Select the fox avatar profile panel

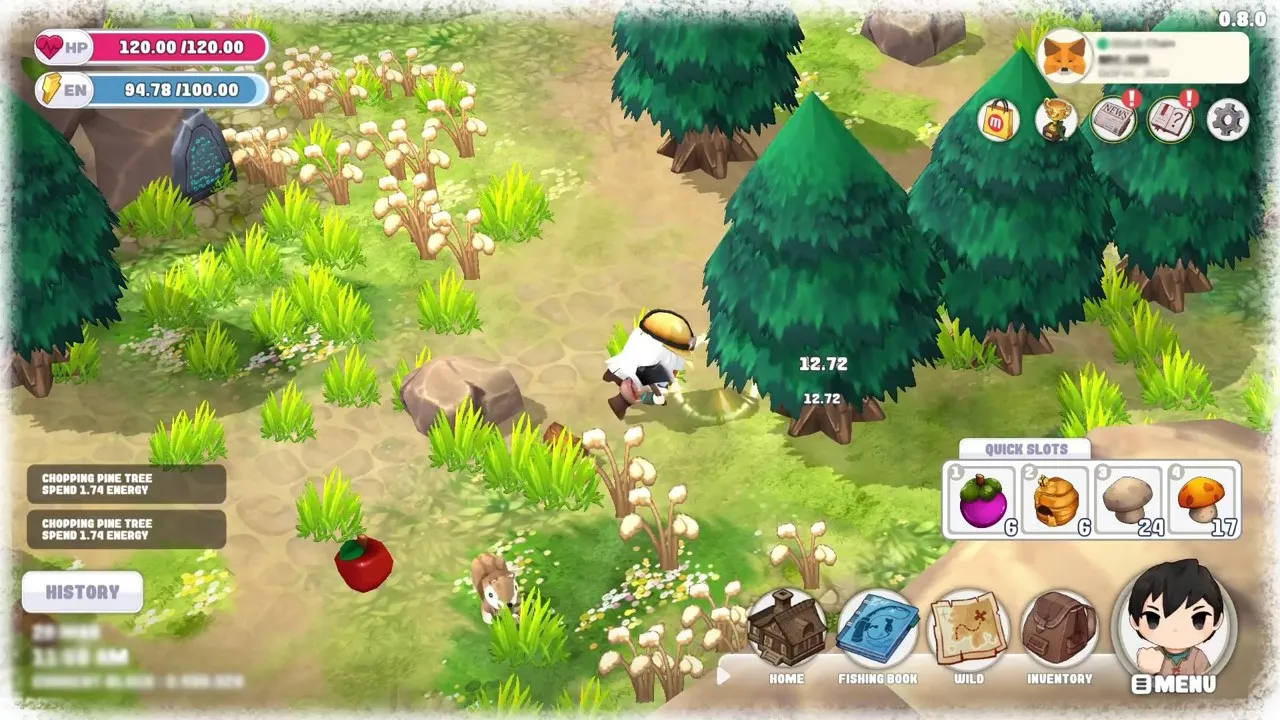(x=1144, y=58)
